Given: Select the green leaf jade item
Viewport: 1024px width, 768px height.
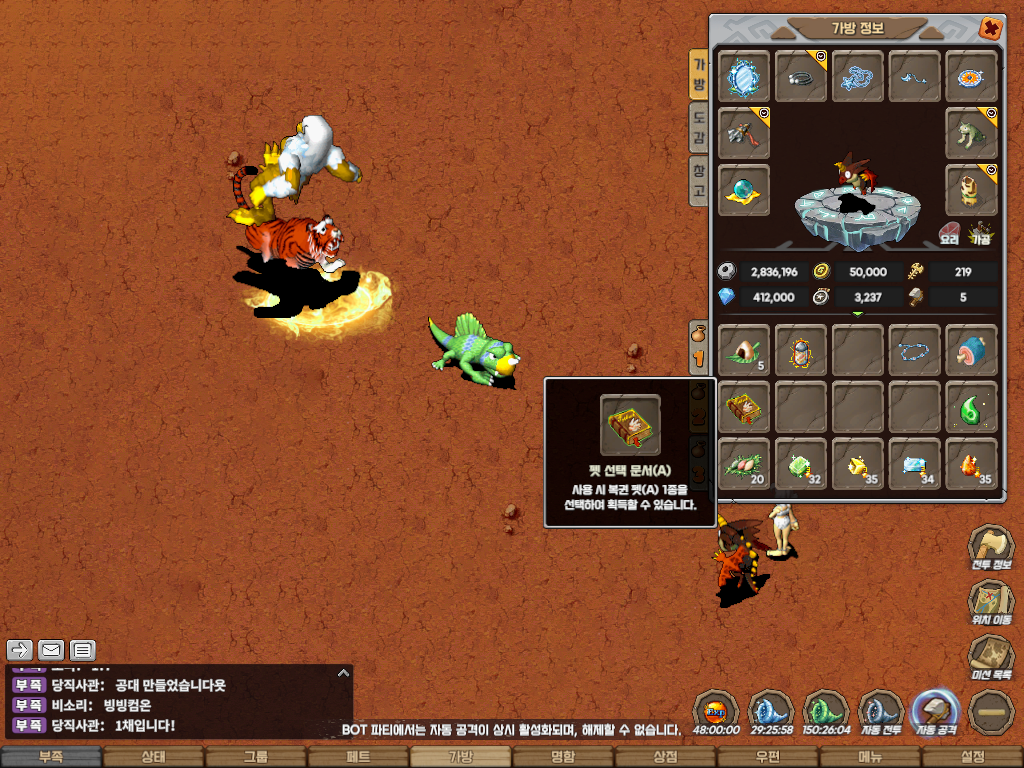Looking at the screenshot, I should point(972,407).
